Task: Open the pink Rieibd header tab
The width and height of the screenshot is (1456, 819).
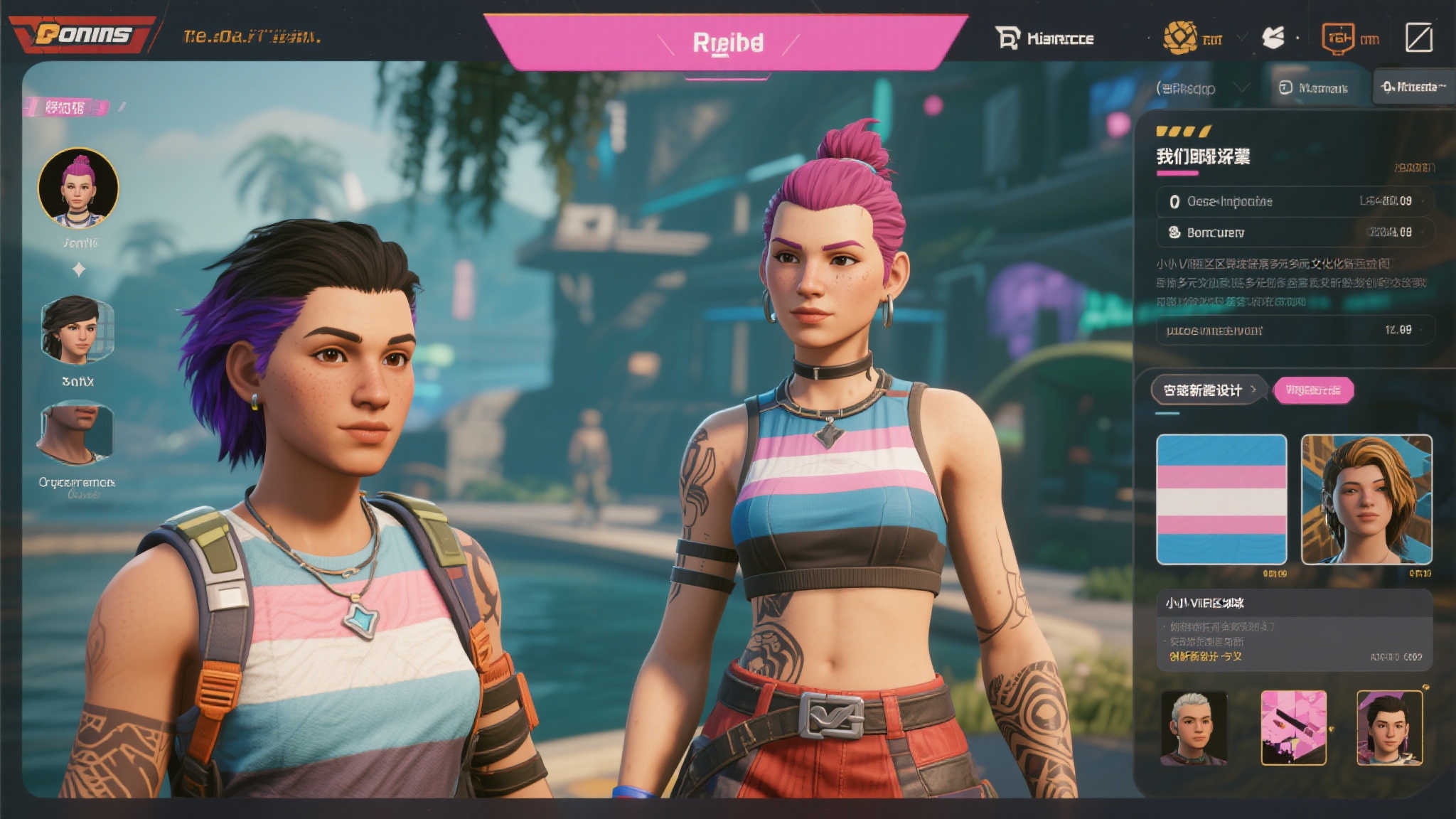Action: coord(727,43)
